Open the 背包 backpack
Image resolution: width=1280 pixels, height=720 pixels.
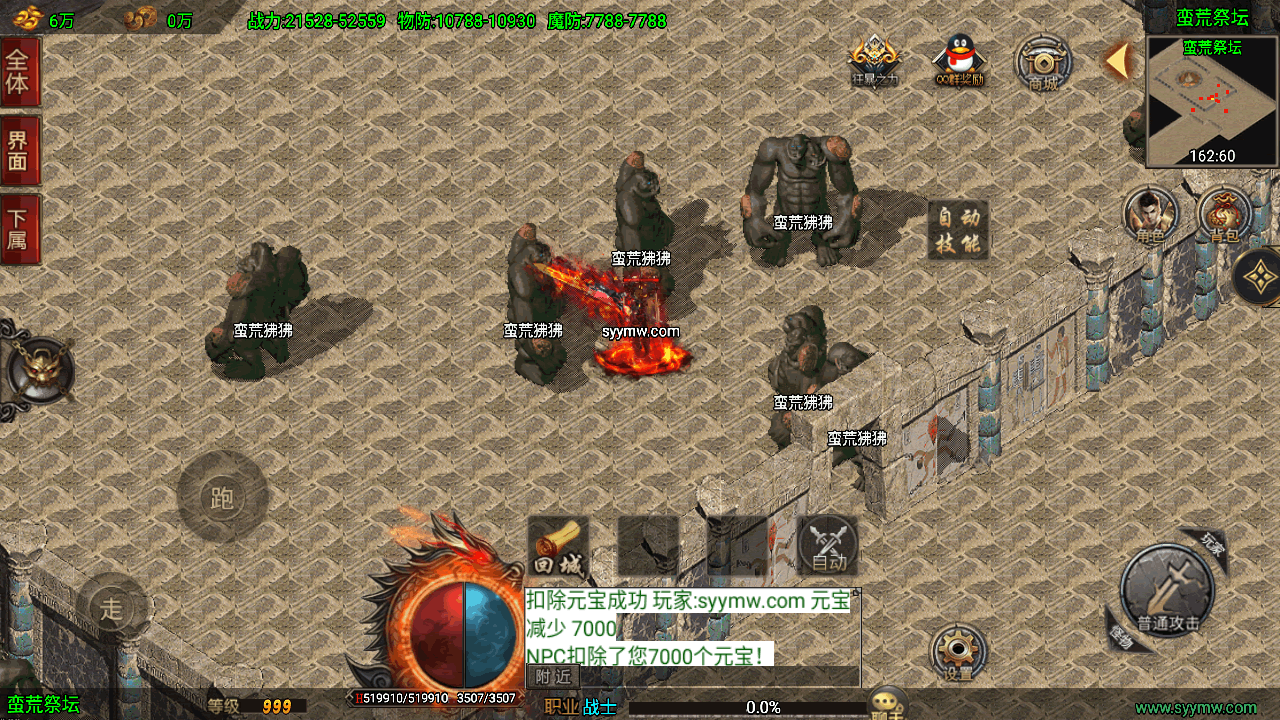pyautogui.click(x=1224, y=215)
